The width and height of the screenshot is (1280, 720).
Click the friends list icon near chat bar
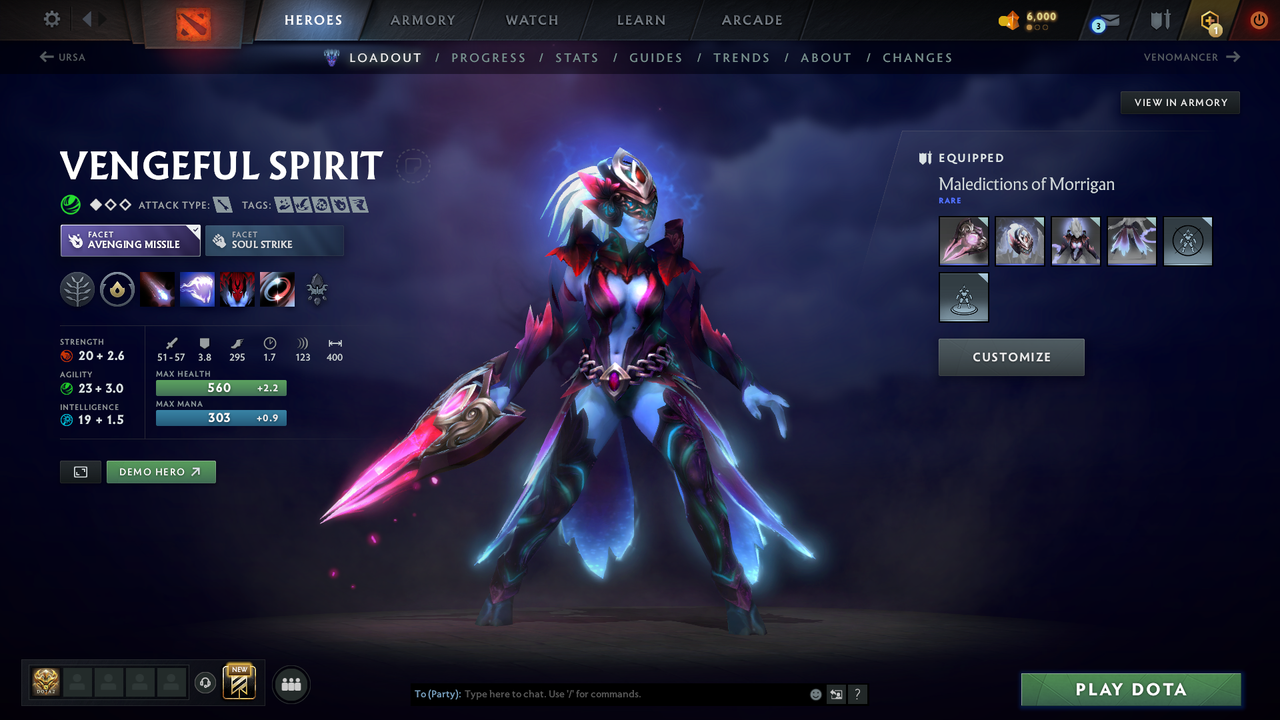(290, 683)
